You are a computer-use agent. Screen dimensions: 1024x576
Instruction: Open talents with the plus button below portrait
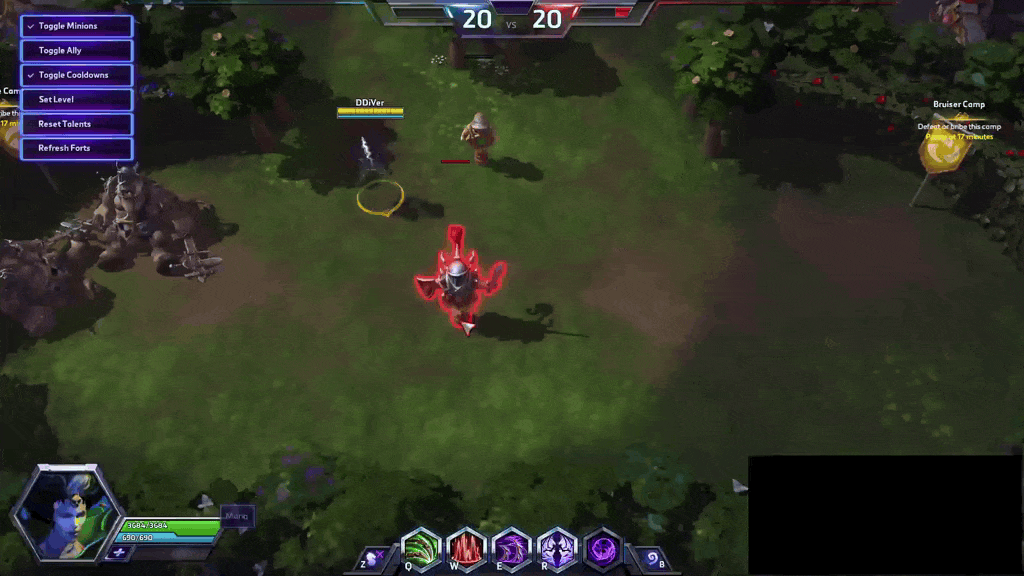tap(119, 552)
